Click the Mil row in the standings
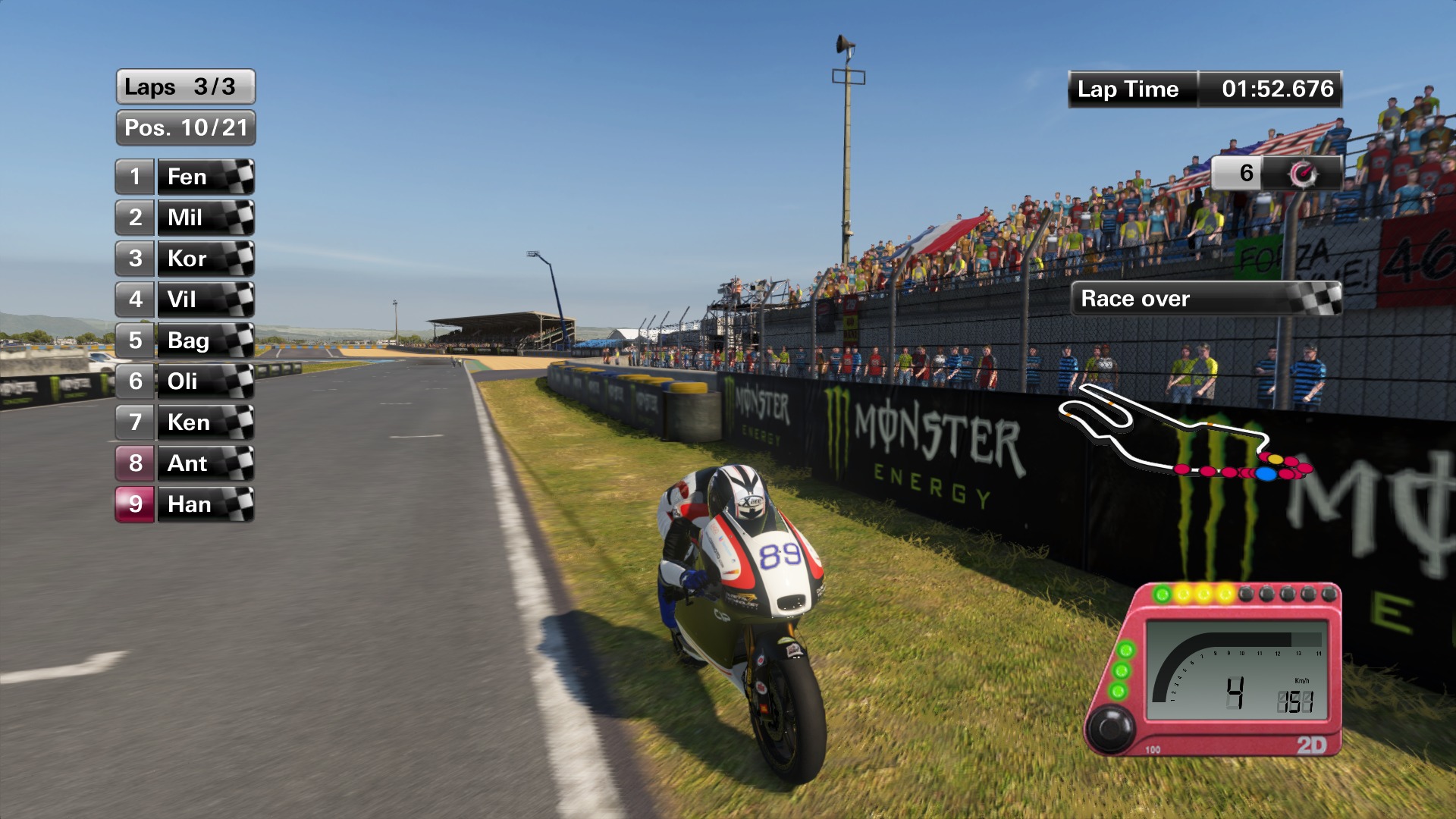 click(x=186, y=218)
